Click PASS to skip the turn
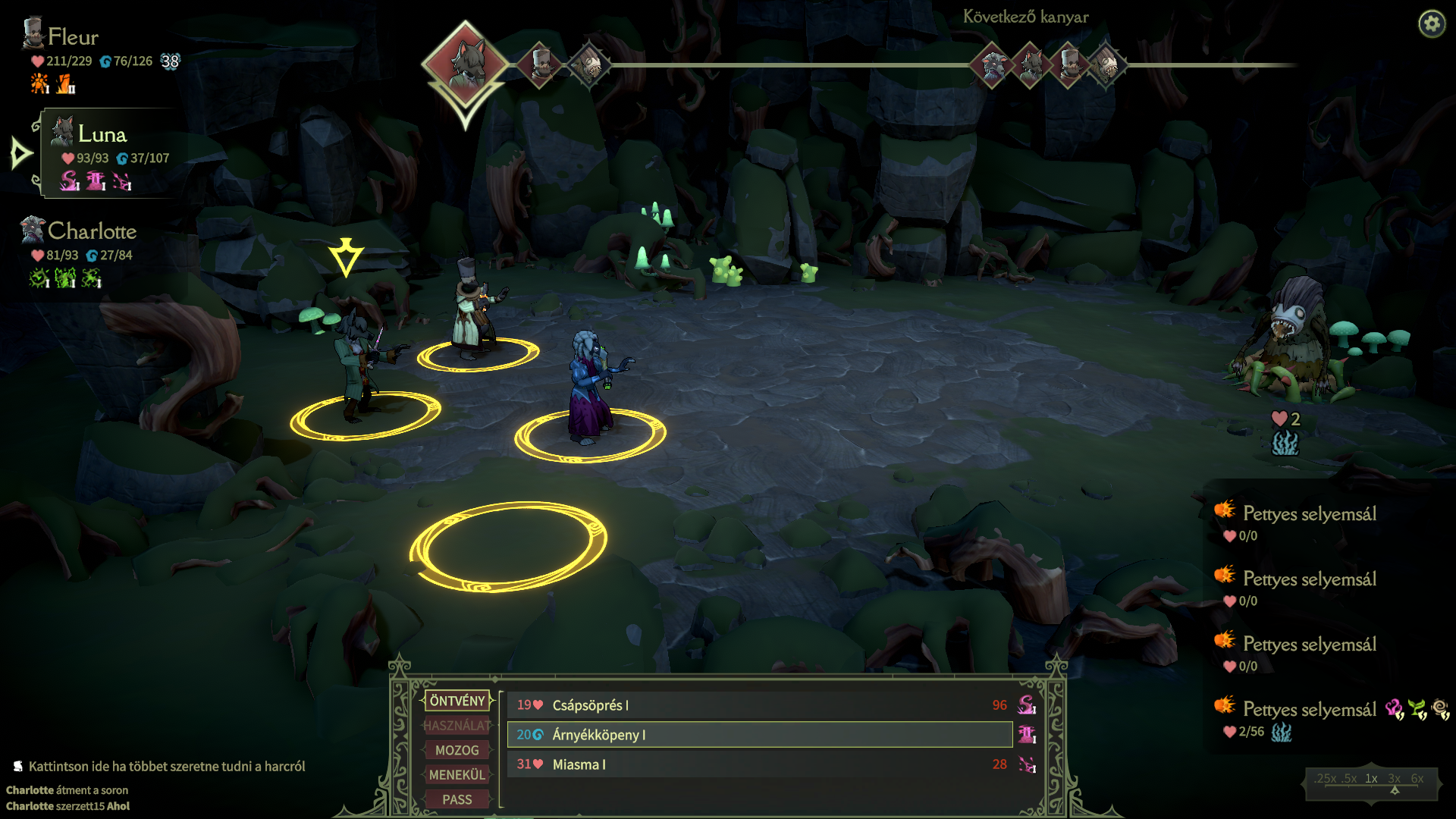1456x819 pixels. (x=457, y=799)
